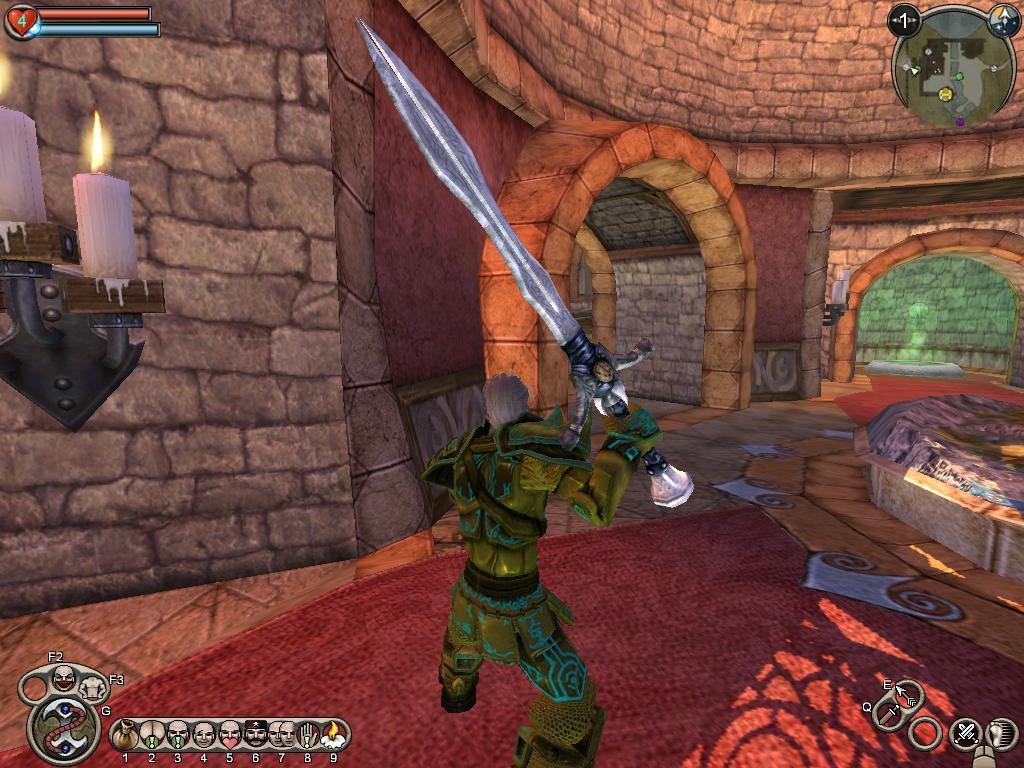Image resolution: width=1024 pixels, height=768 pixels.
Task: Click the day-night clock icon
Action: tap(1002, 18)
